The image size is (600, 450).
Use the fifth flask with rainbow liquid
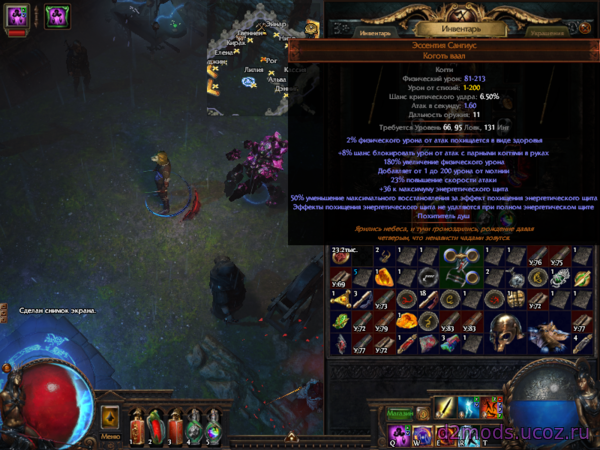tap(212, 424)
